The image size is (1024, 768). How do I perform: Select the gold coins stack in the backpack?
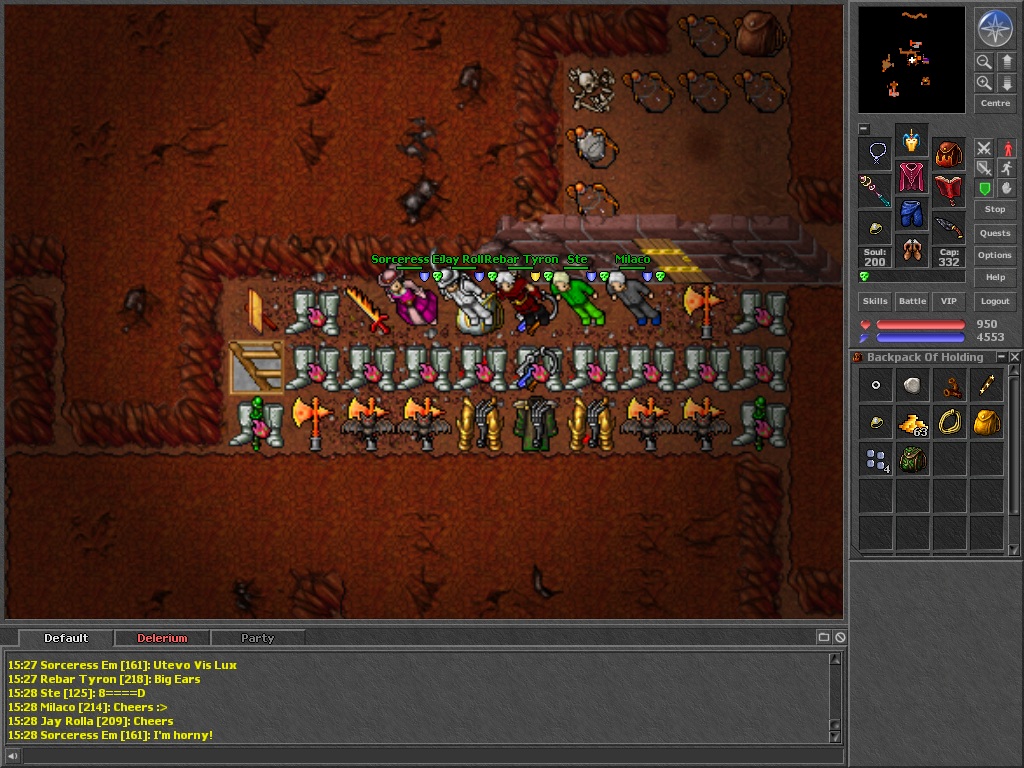(x=912, y=423)
